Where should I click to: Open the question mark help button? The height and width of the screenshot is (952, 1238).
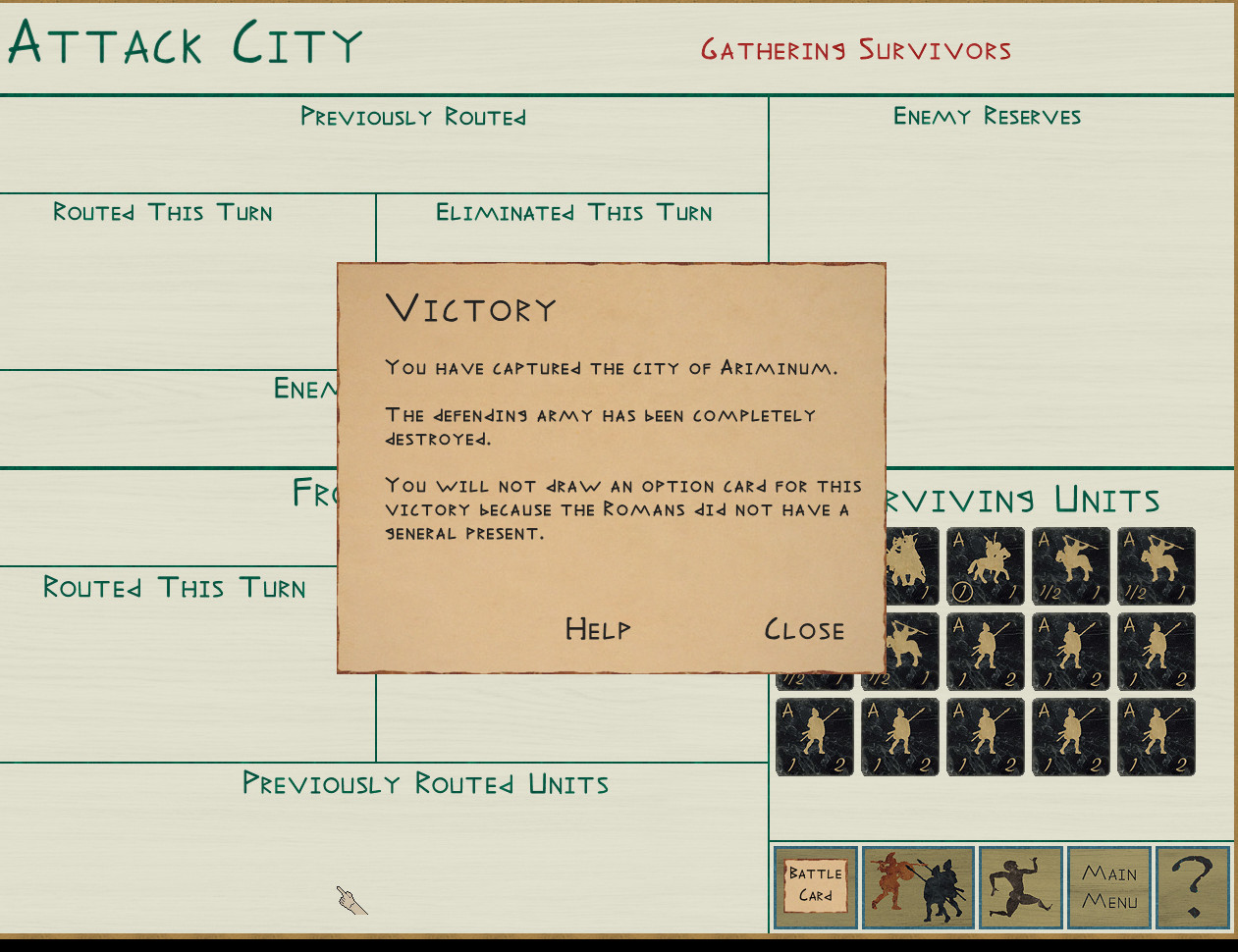pyautogui.click(x=1193, y=886)
